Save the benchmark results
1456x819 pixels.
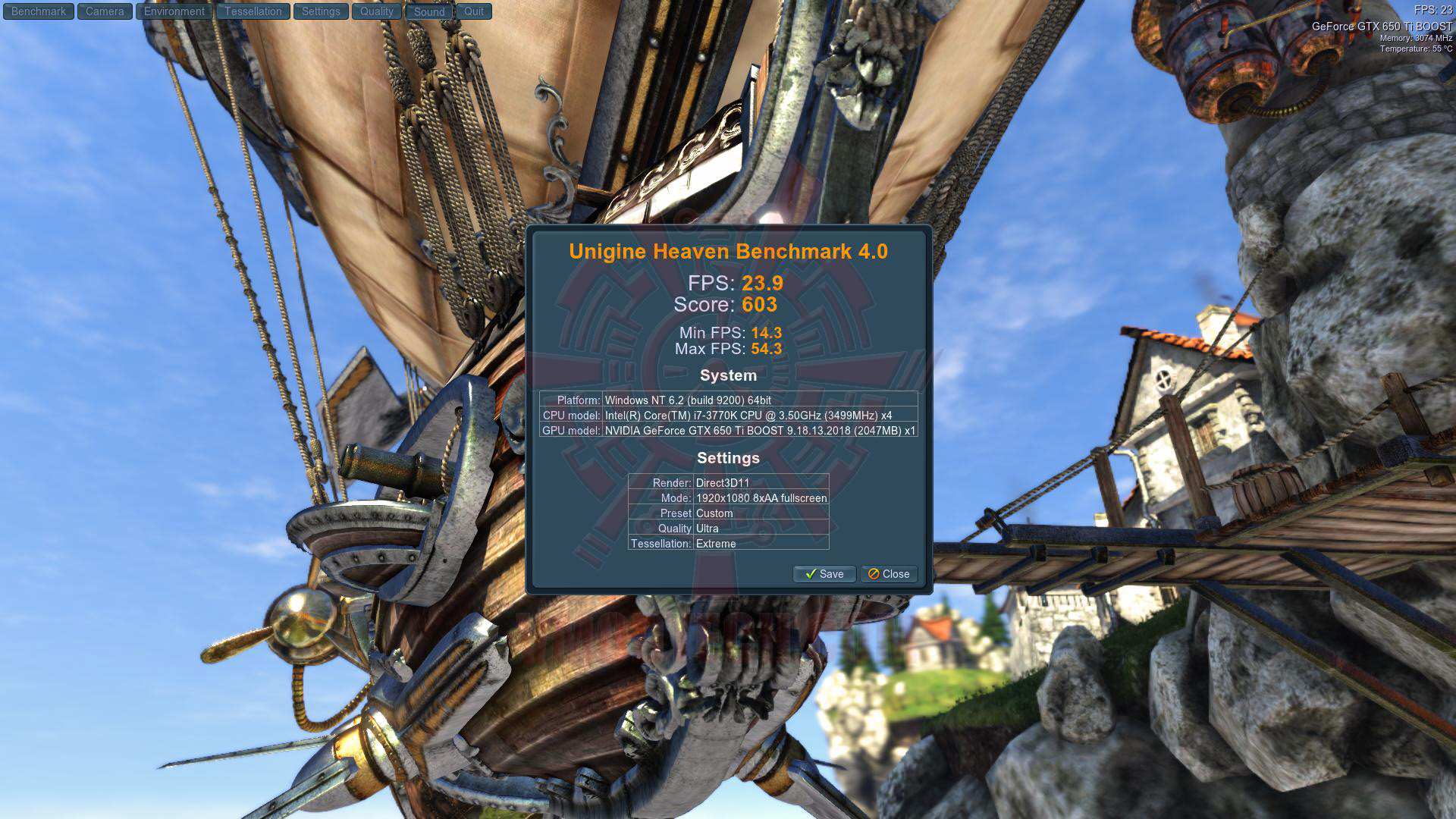[x=824, y=574]
